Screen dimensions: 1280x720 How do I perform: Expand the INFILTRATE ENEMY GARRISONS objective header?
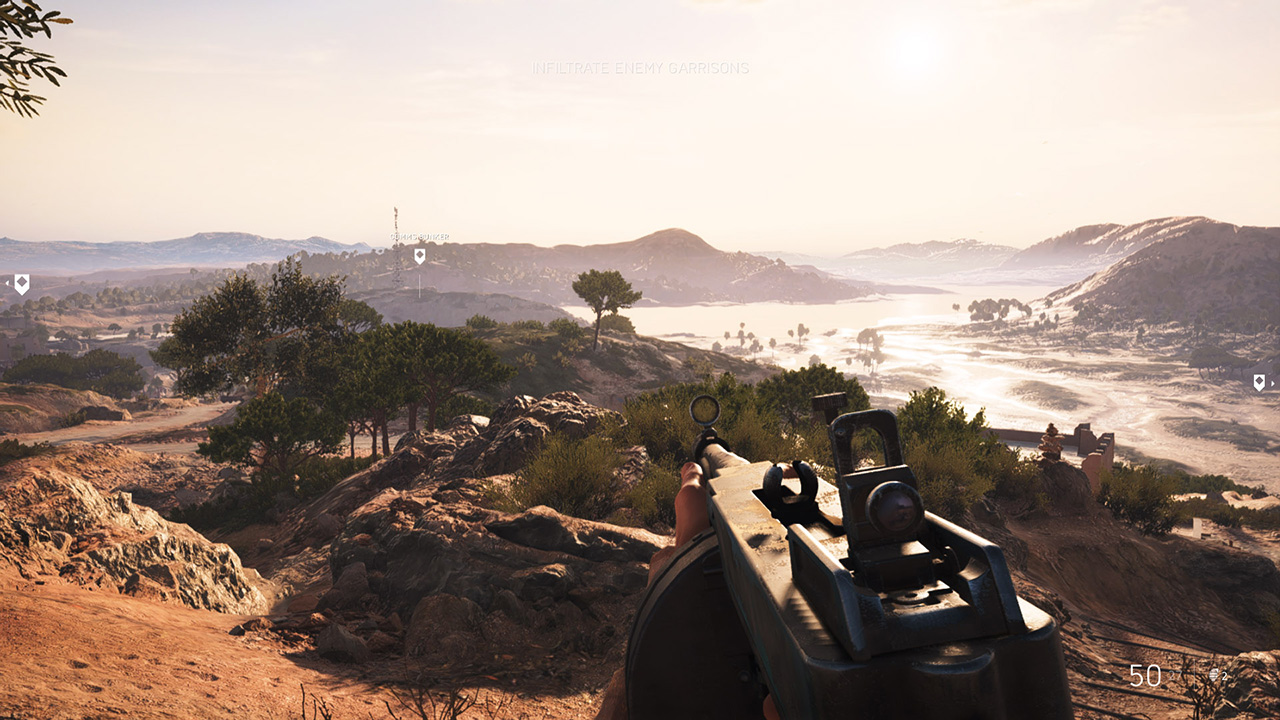[x=639, y=69]
